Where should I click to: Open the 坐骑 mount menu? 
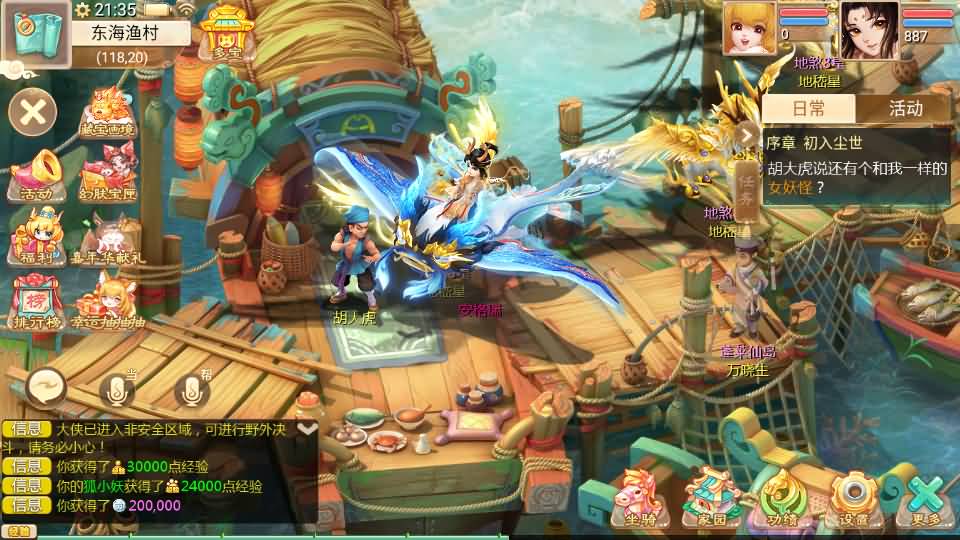click(641, 497)
